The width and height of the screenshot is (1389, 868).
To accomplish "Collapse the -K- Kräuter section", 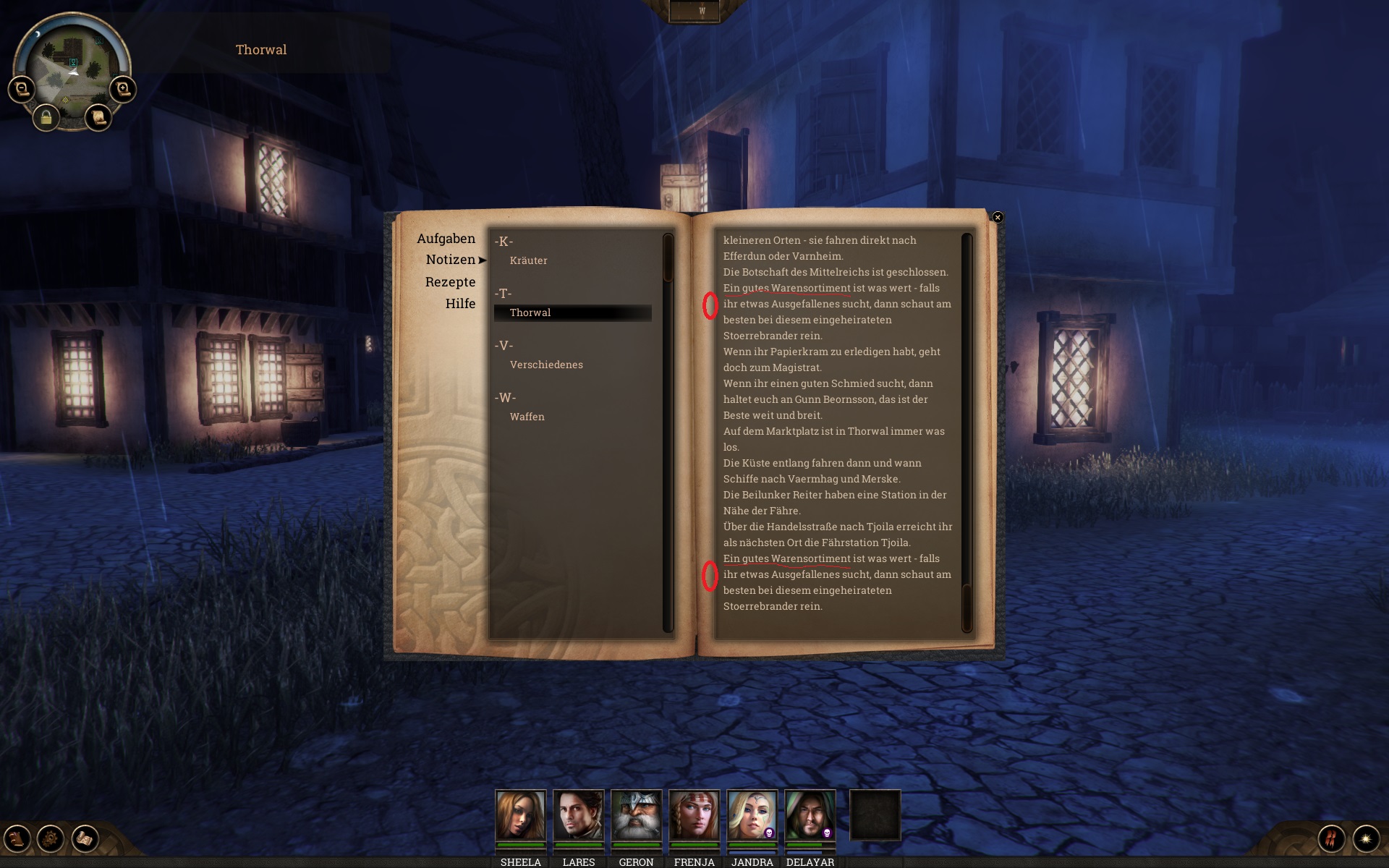I will point(503,241).
